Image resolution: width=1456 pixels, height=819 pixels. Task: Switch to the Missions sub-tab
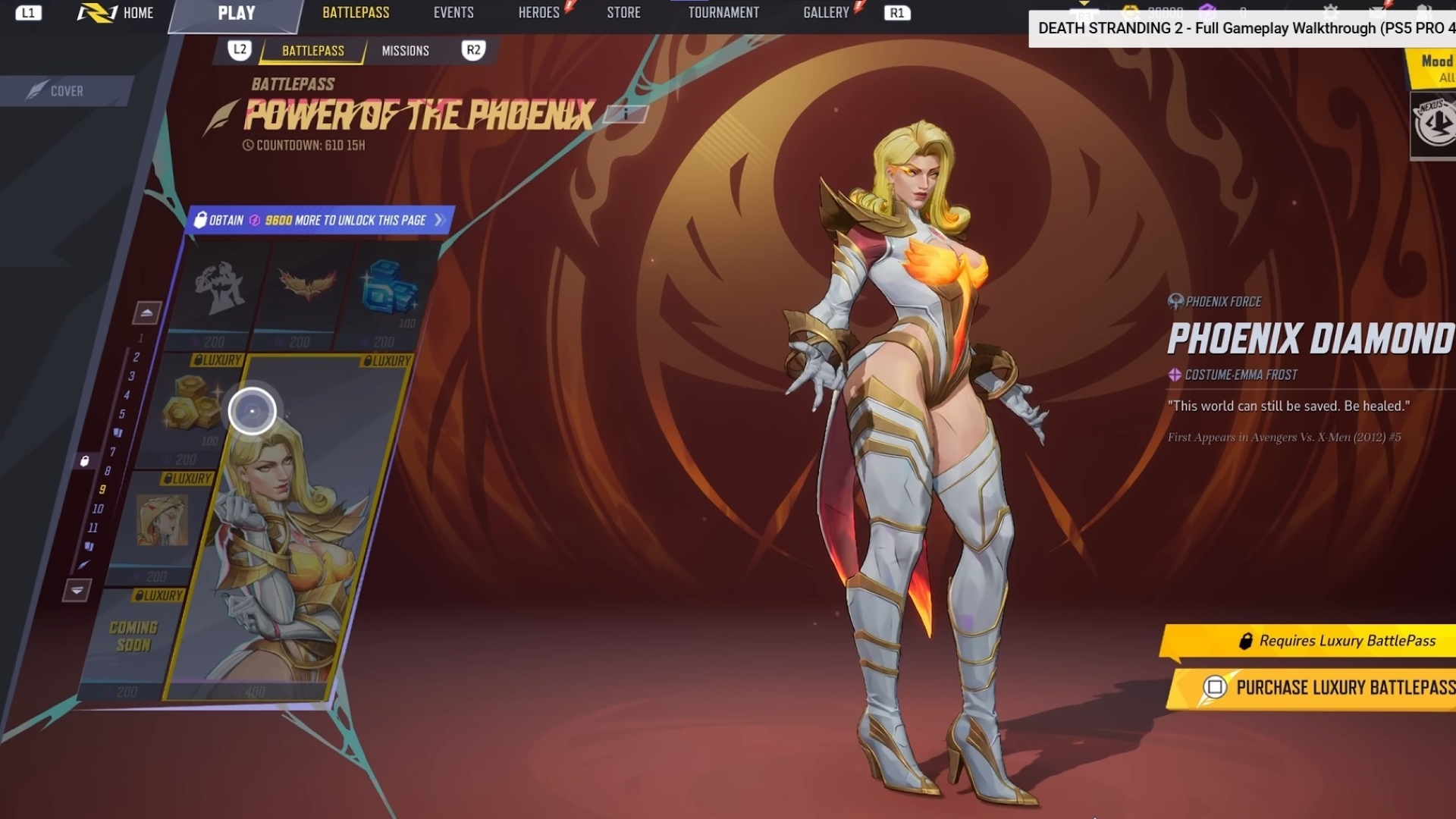pos(405,51)
